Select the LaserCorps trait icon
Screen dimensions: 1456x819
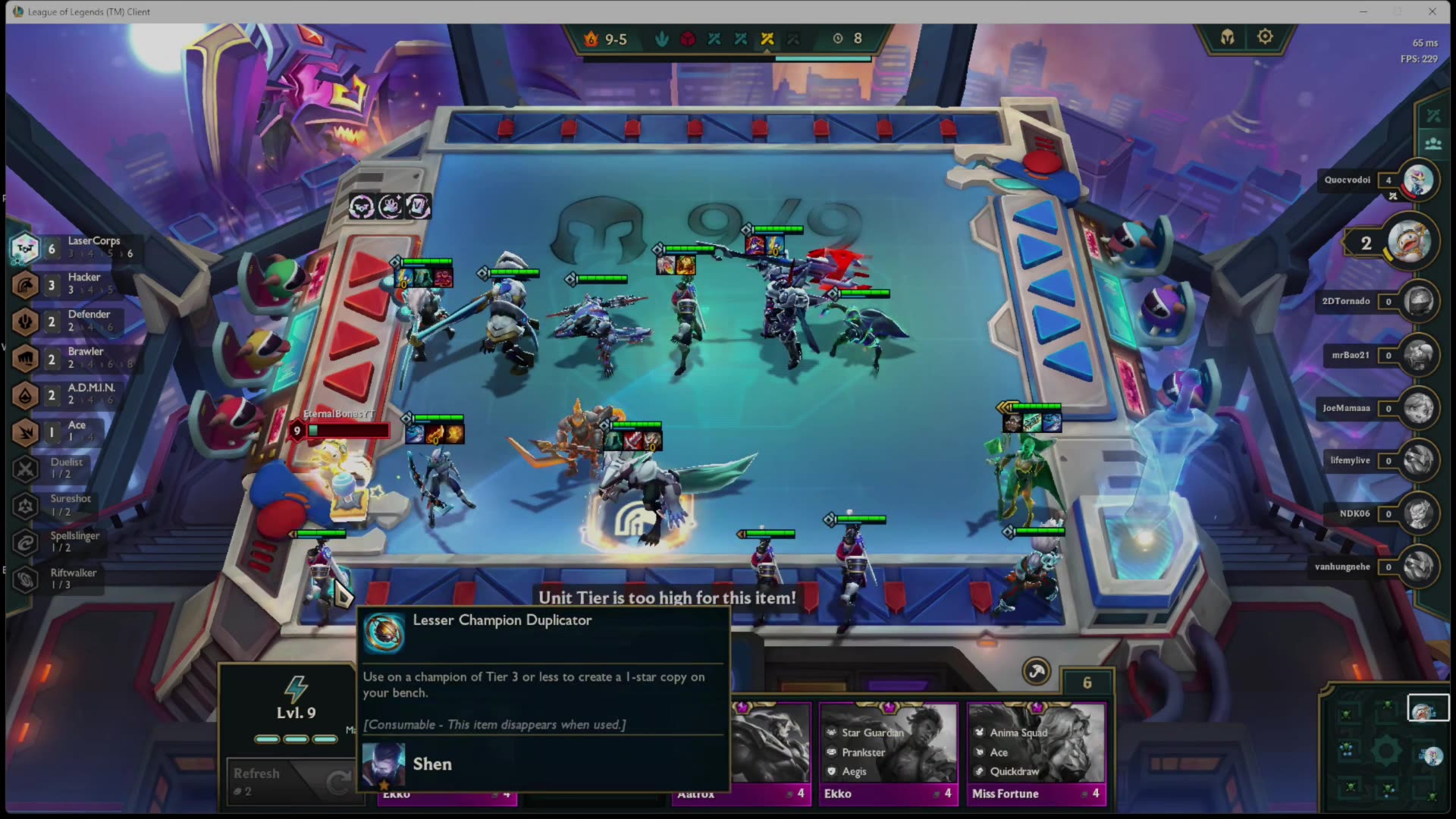[25, 248]
